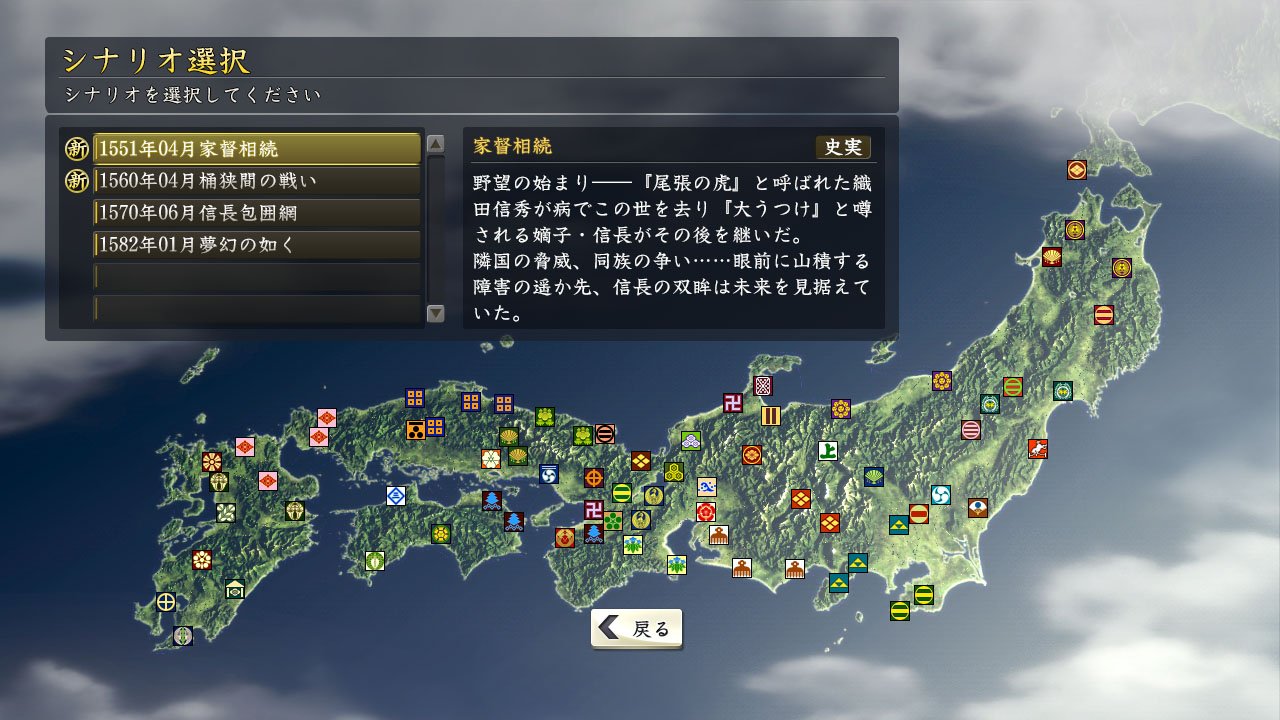Click the chrysanthemum crest in western Kyushu
Viewport: 1280px width, 720px height.
pyautogui.click(x=211, y=461)
